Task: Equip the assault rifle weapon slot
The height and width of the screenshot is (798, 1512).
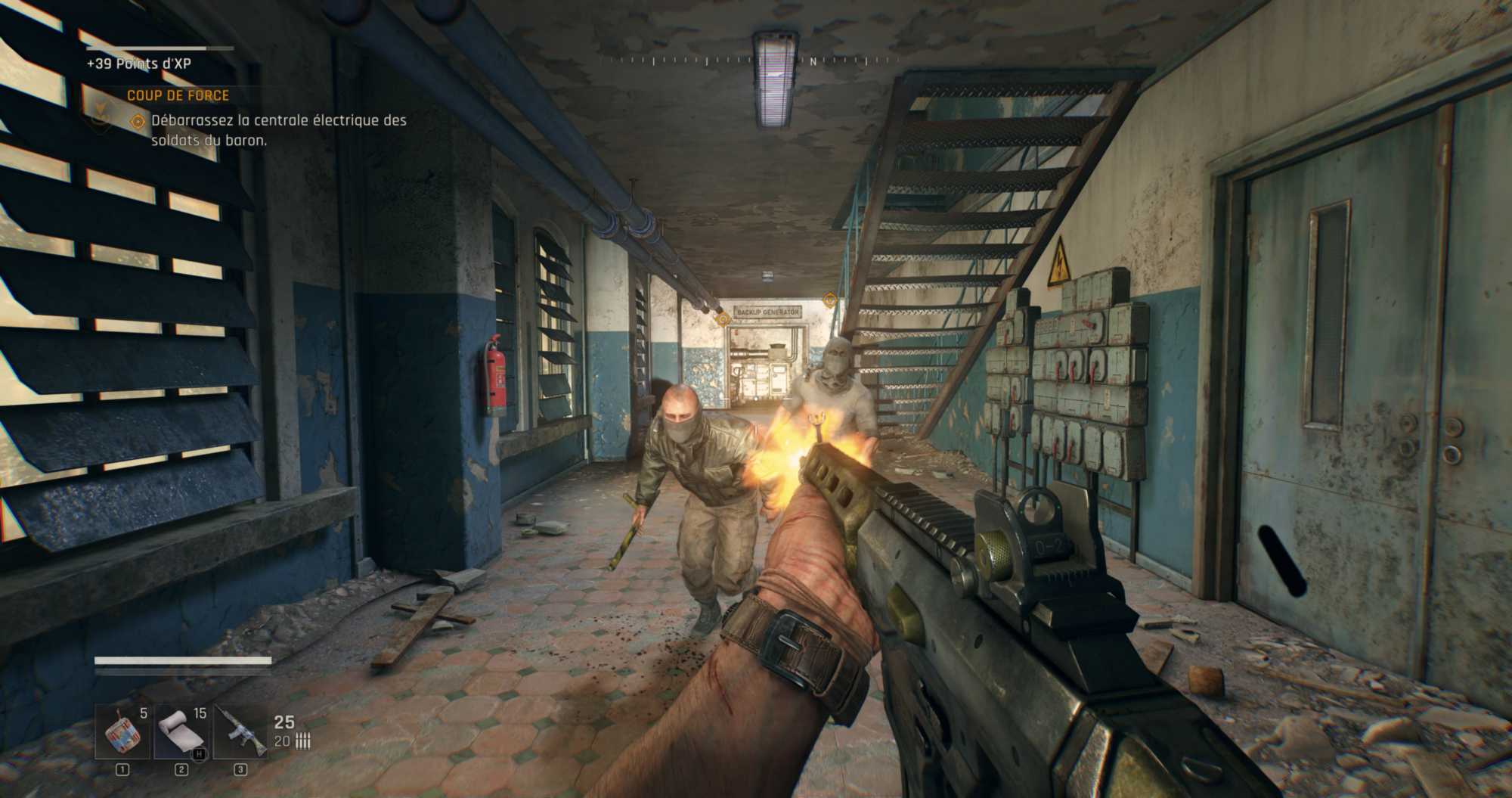Action: [x=240, y=731]
